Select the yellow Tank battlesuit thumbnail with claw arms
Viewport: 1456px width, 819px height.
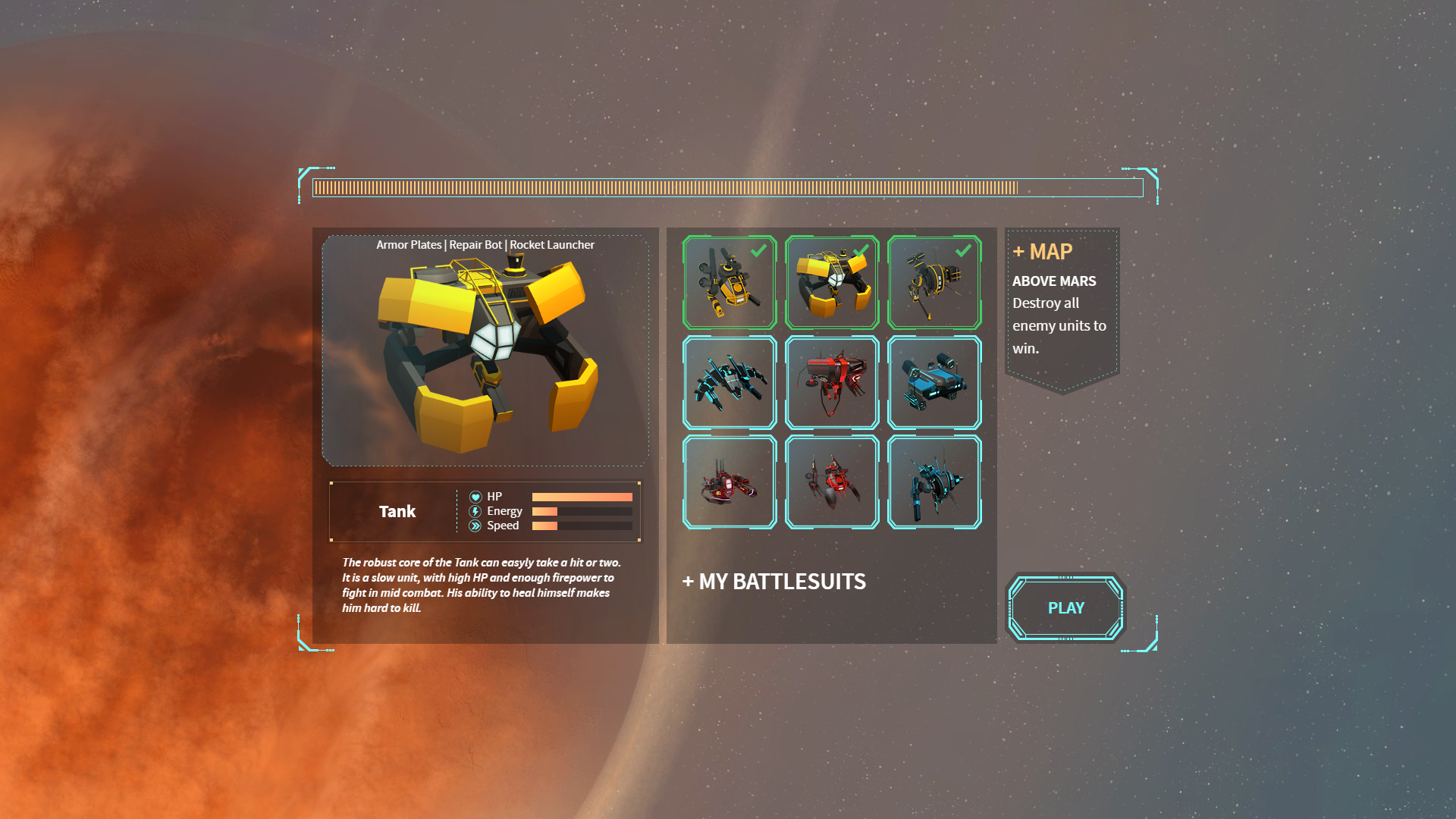[832, 282]
